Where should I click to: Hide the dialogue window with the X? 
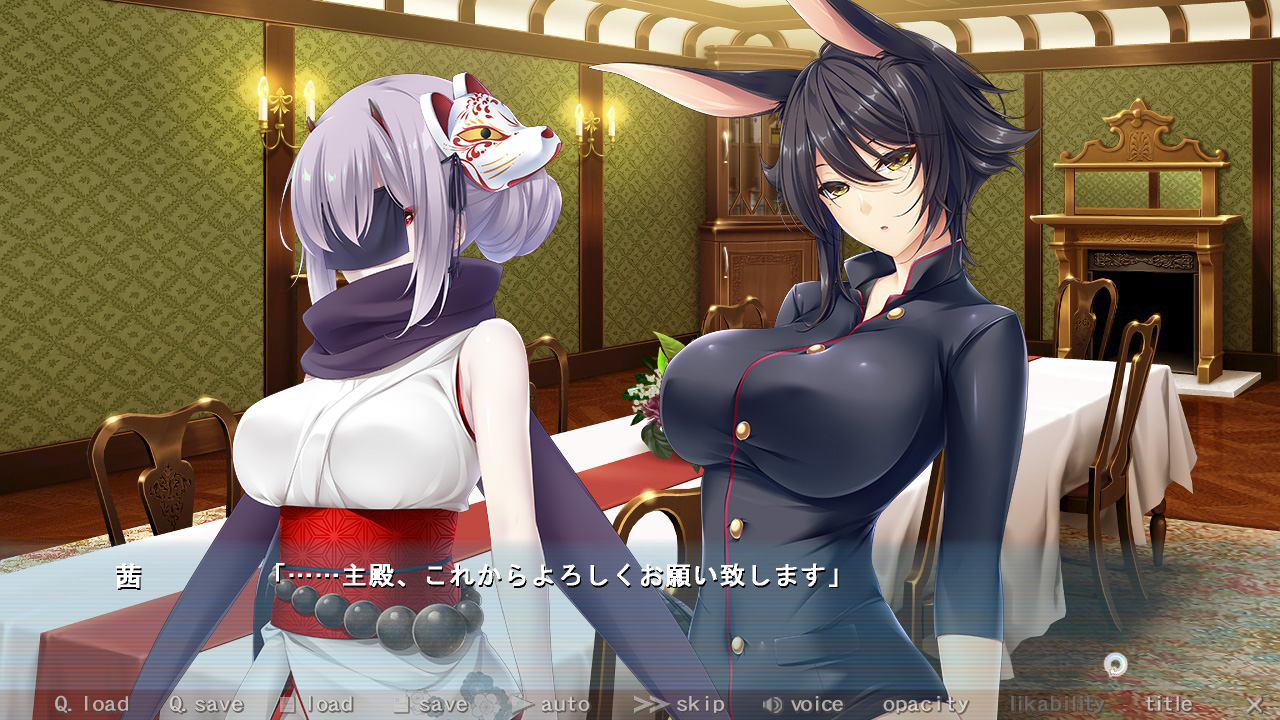point(1254,704)
